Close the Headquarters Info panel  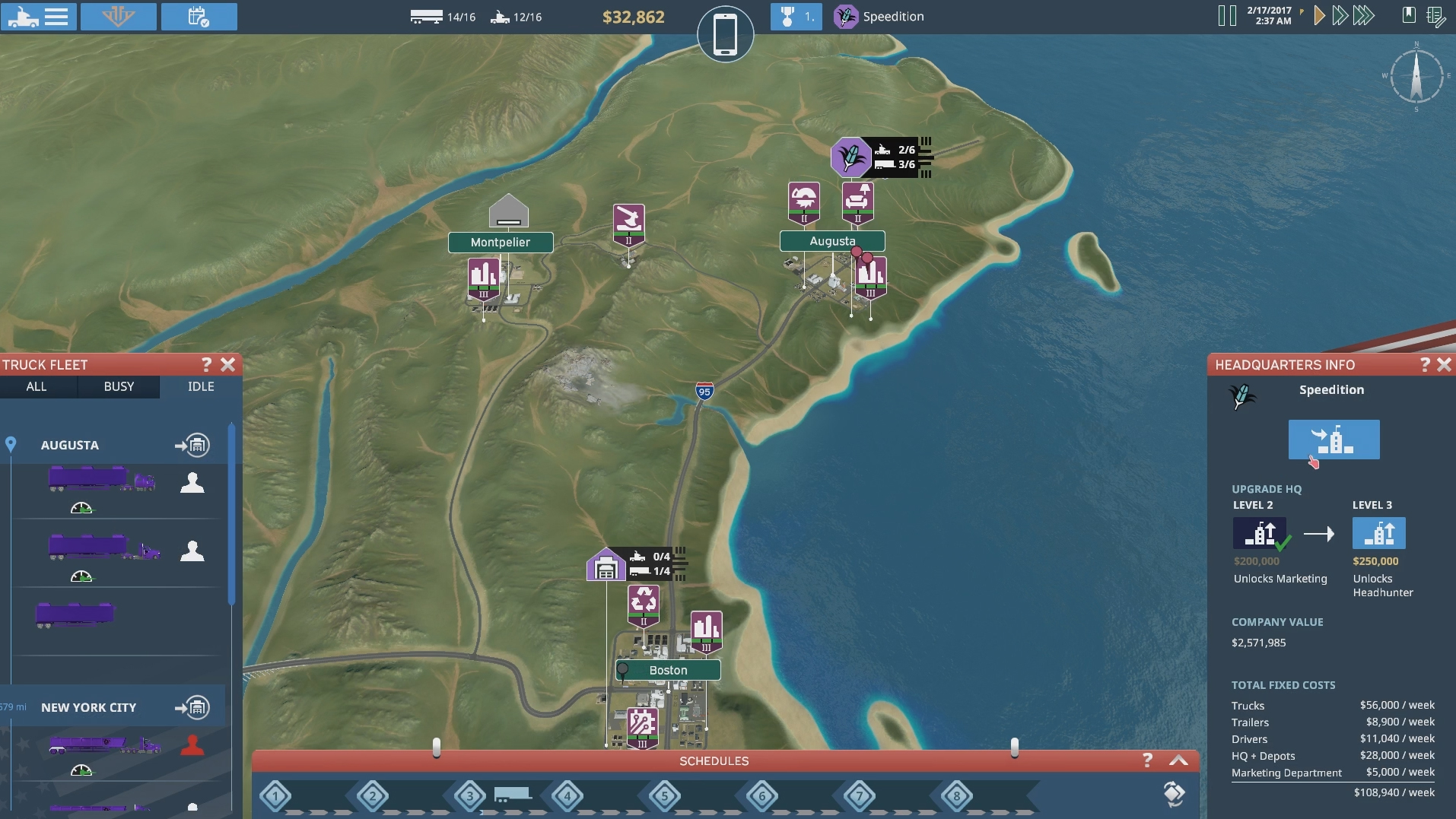click(x=1444, y=365)
